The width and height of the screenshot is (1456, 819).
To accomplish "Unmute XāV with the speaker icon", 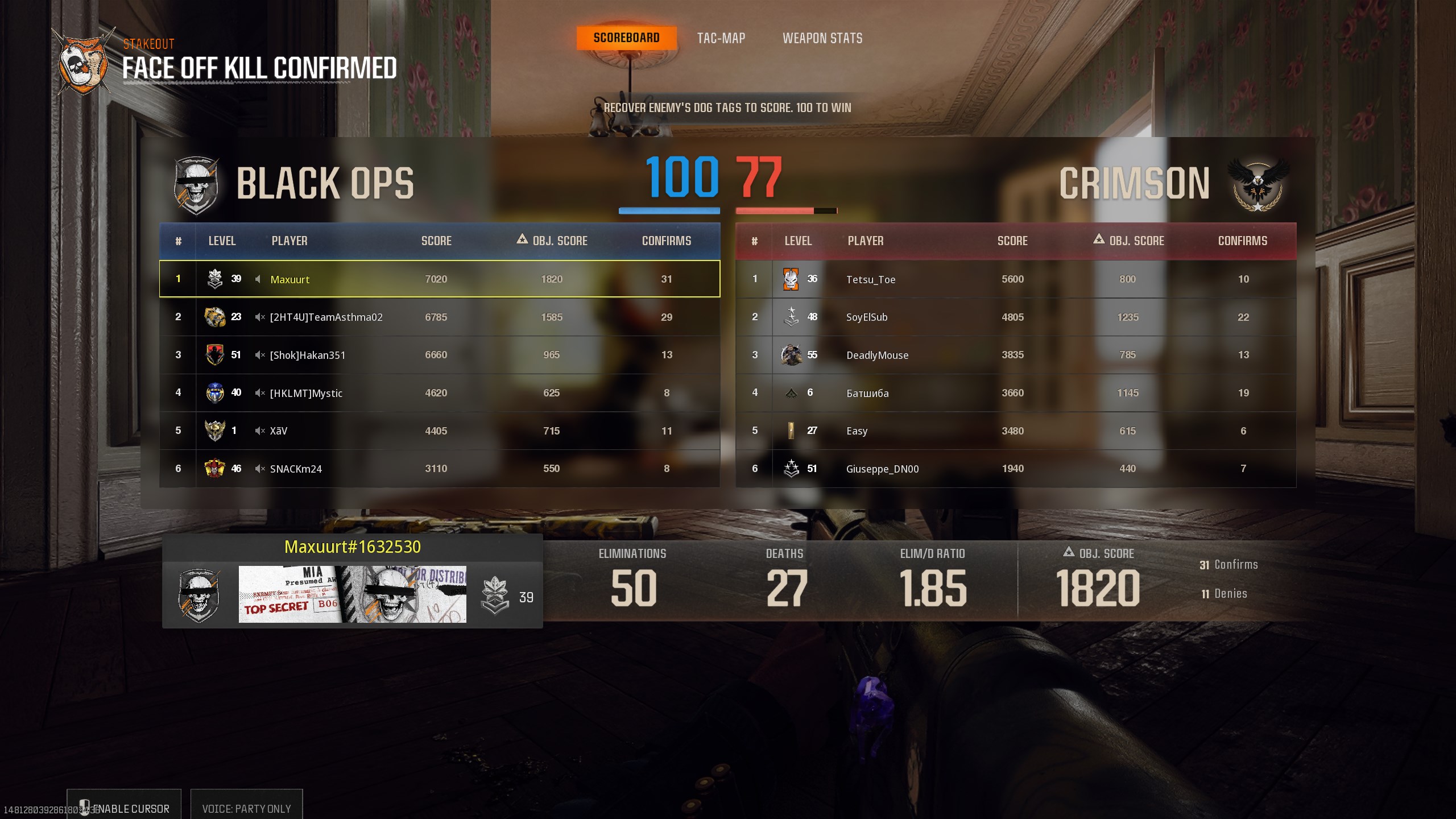I will (x=259, y=431).
